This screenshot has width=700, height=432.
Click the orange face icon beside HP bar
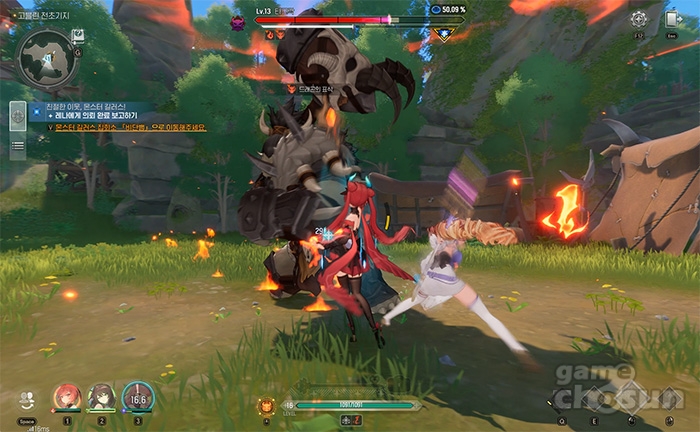pos(267,405)
